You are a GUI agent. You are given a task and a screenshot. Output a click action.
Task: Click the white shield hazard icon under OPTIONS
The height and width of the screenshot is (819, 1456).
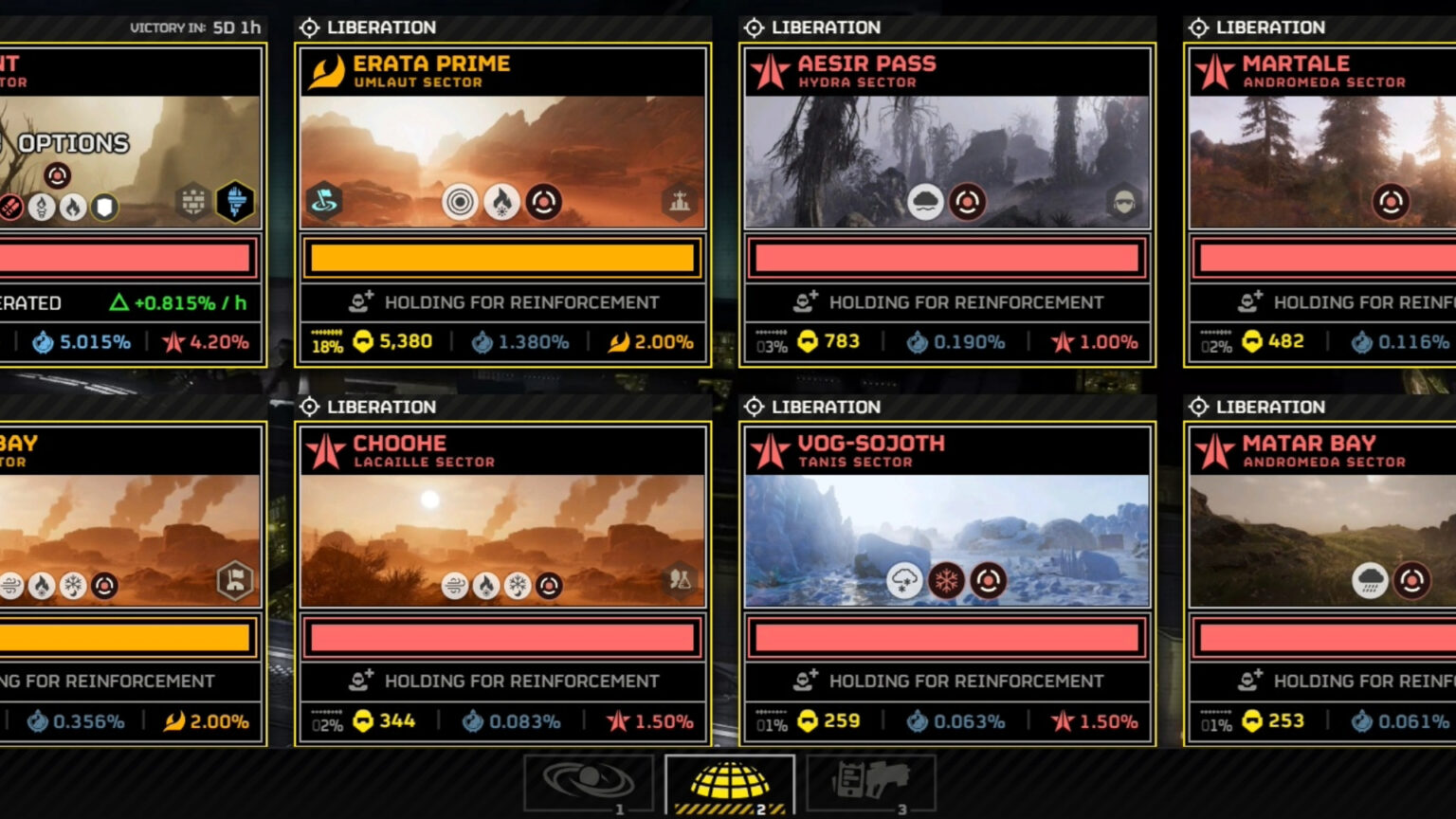(x=104, y=208)
